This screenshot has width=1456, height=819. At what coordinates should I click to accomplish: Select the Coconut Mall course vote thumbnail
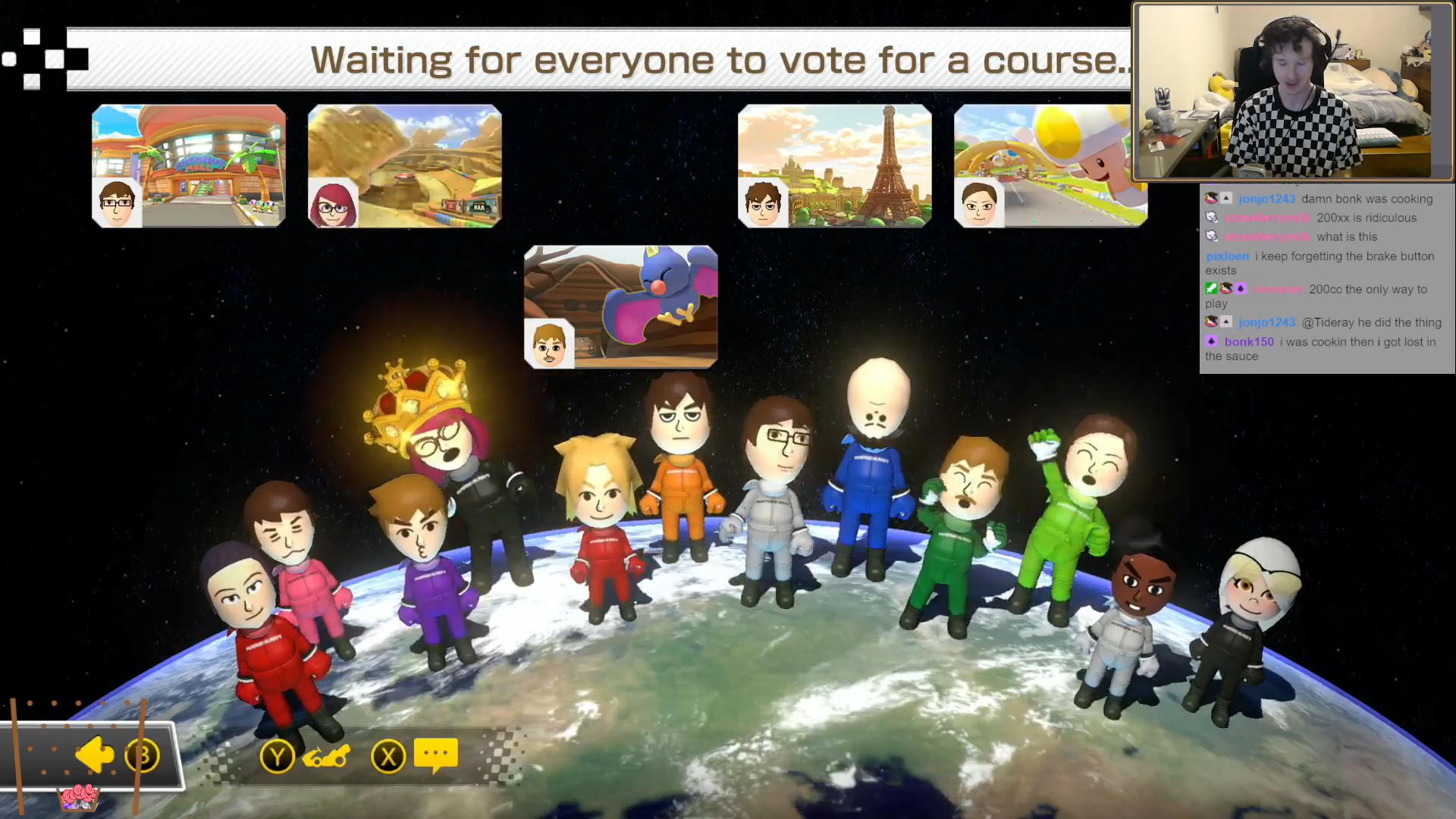pyautogui.click(x=189, y=166)
